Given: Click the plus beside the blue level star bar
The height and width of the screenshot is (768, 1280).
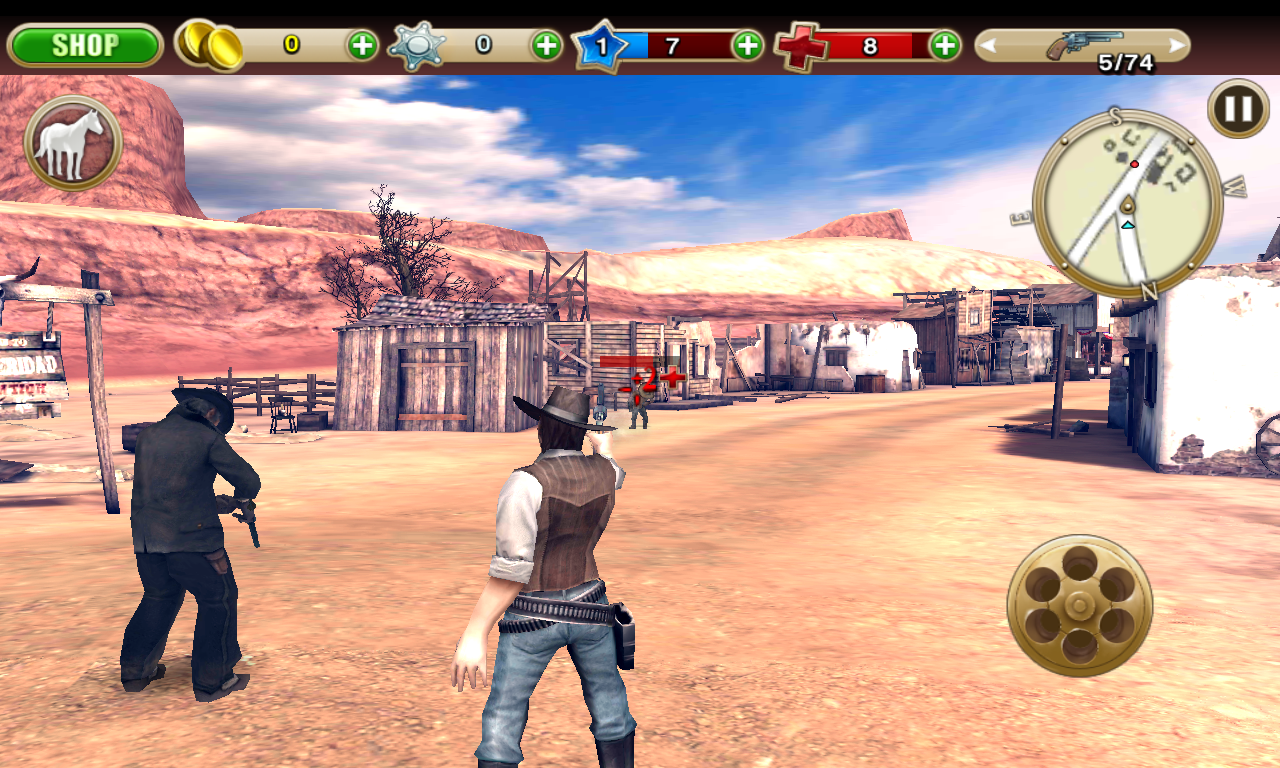Looking at the screenshot, I should pos(747,45).
